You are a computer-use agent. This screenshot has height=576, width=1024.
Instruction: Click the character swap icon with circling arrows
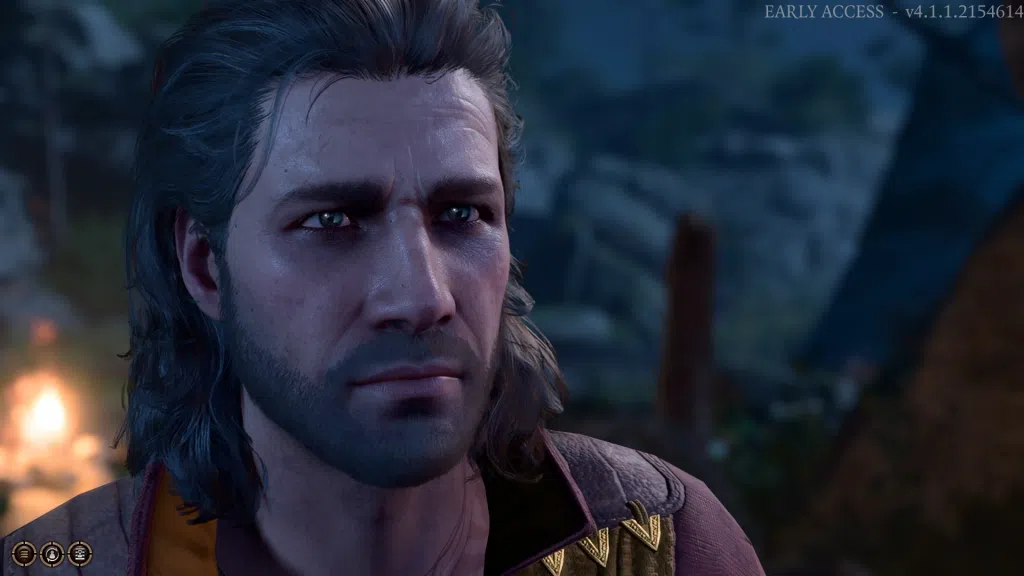[52, 552]
